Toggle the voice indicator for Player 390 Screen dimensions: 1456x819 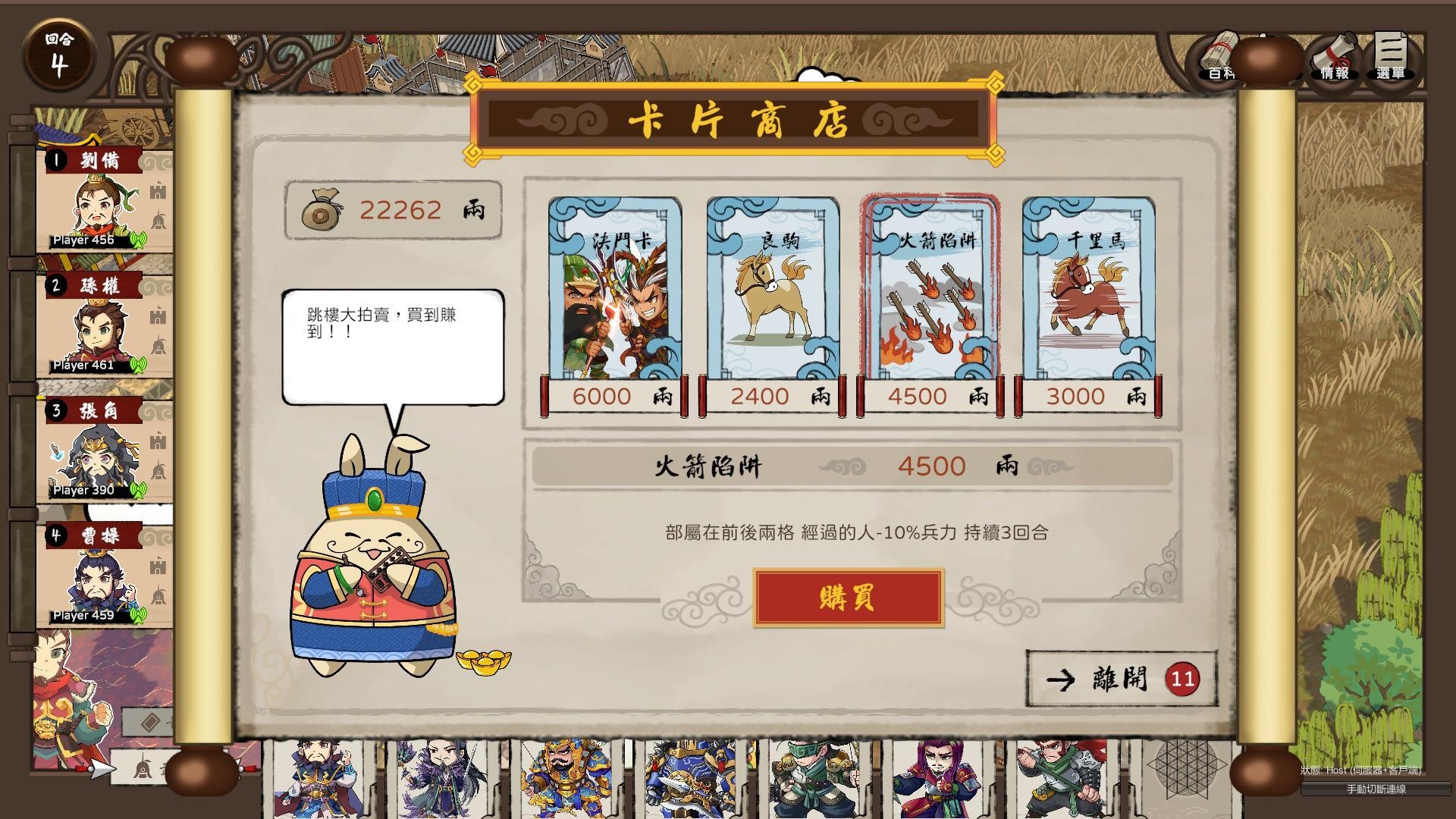pyautogui.click(x=139, y=489)
